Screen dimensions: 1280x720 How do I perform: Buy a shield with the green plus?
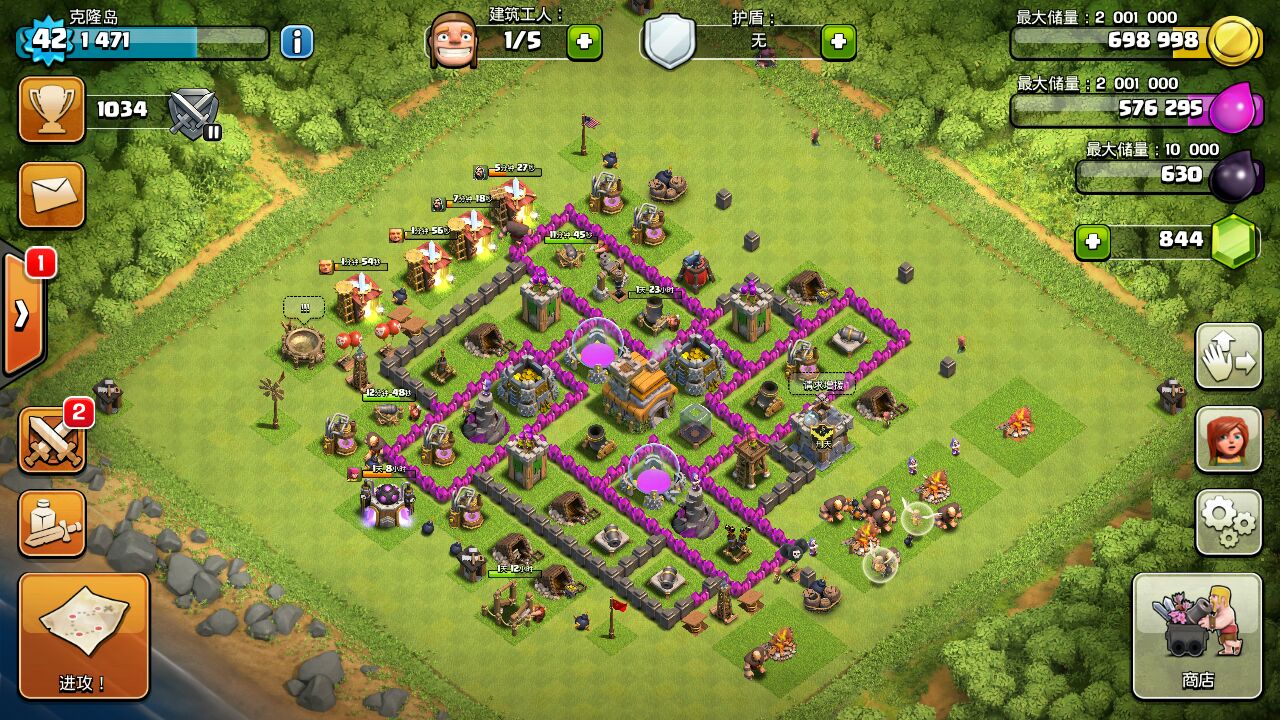tap(838, 41)
